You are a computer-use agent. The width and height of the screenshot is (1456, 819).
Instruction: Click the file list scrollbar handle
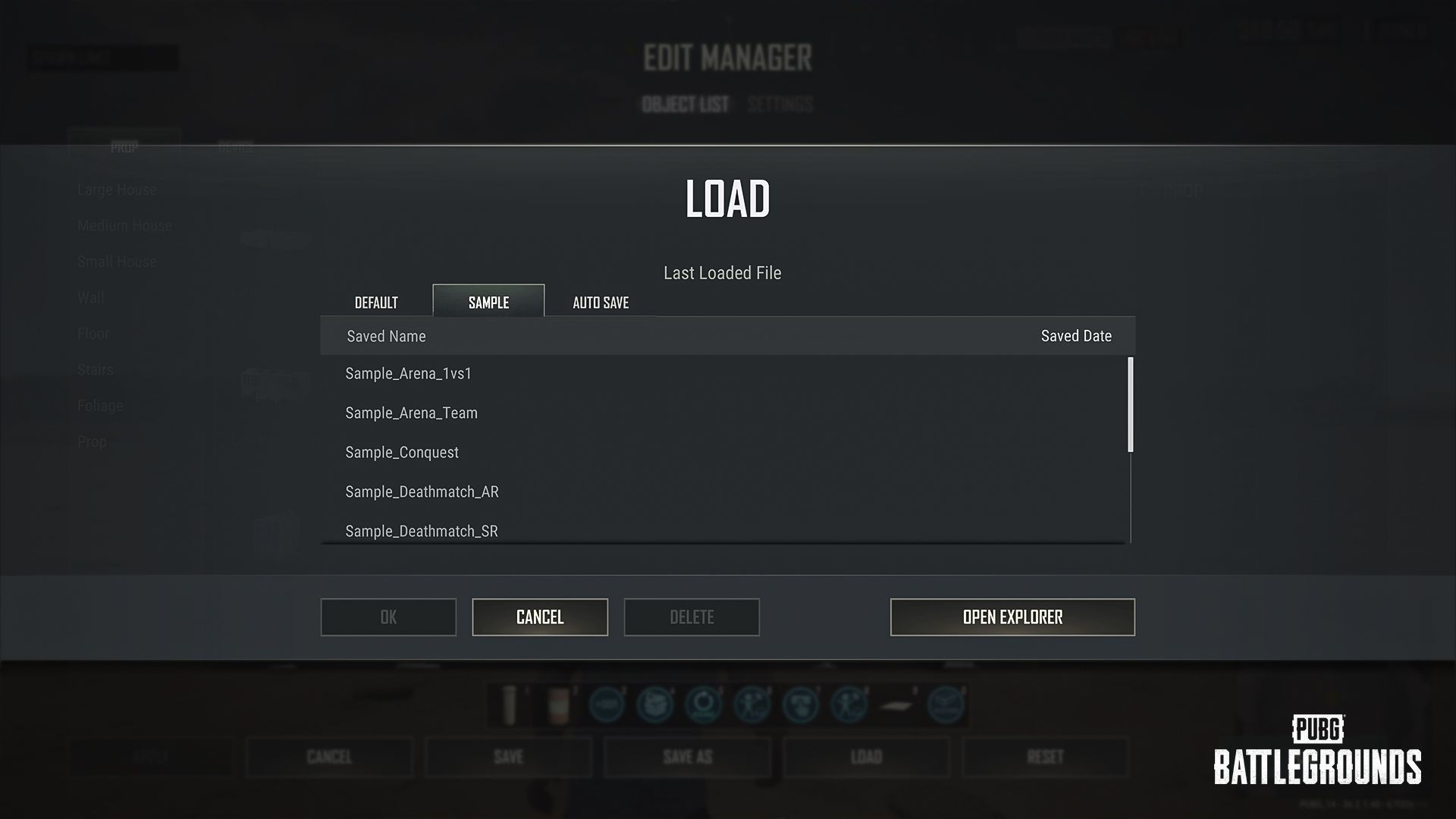[x=1131, y=405]
